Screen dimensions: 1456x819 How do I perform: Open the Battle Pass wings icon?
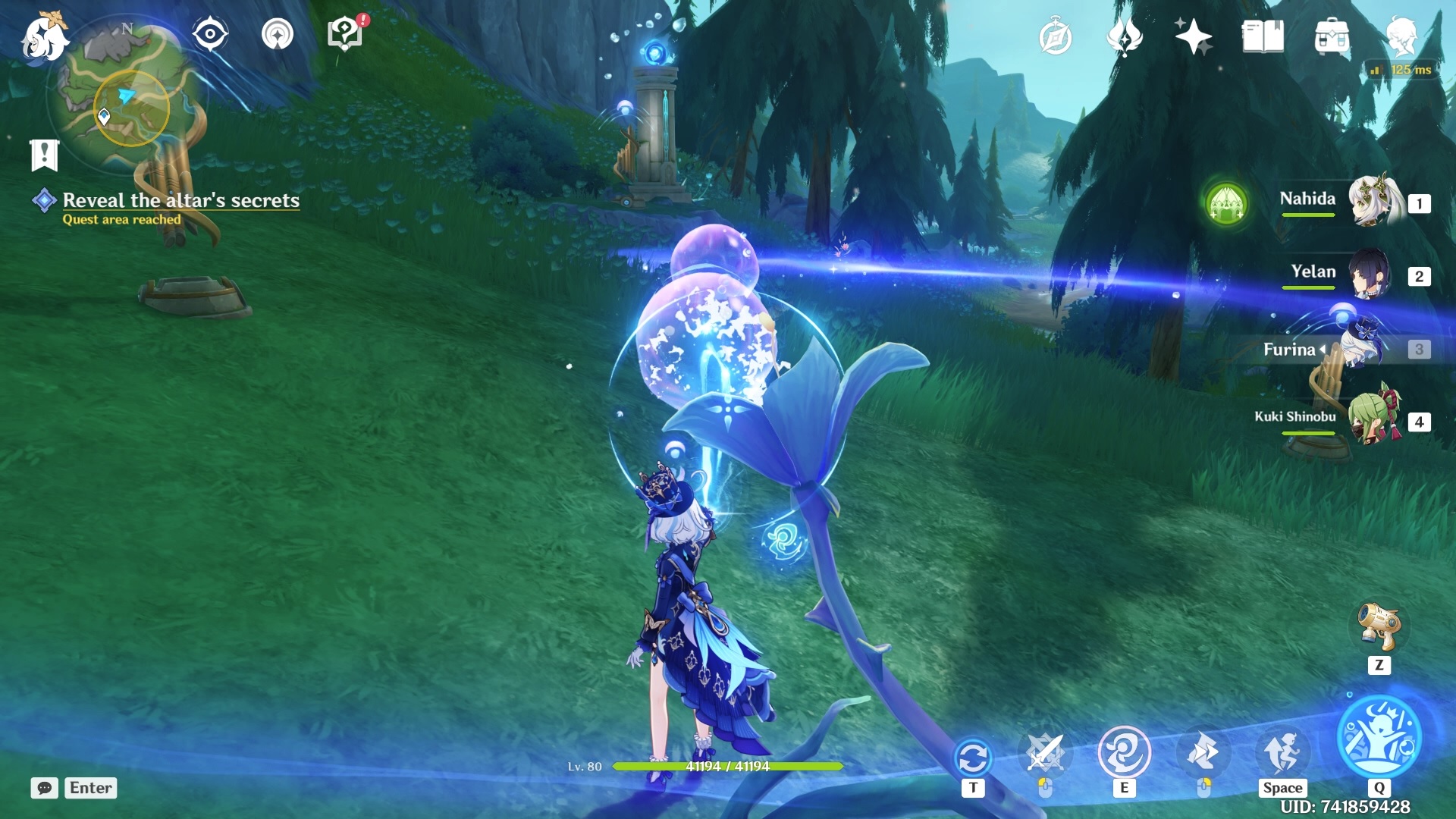tap(1125, 36)
